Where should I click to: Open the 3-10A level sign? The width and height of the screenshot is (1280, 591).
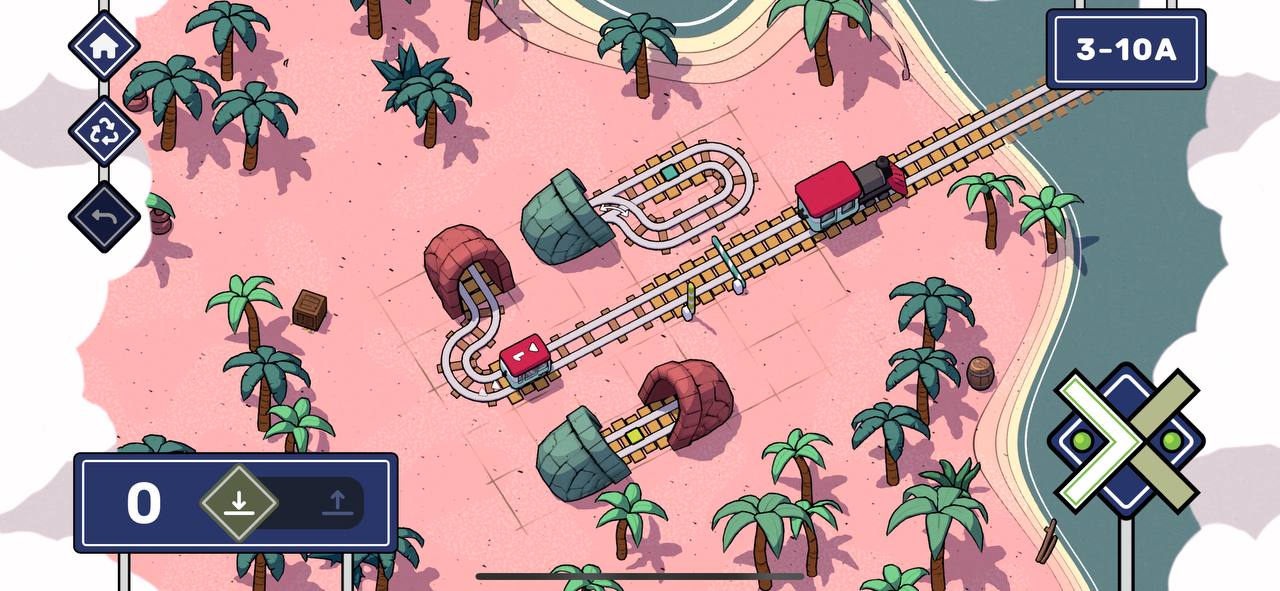coord(1125,49)
